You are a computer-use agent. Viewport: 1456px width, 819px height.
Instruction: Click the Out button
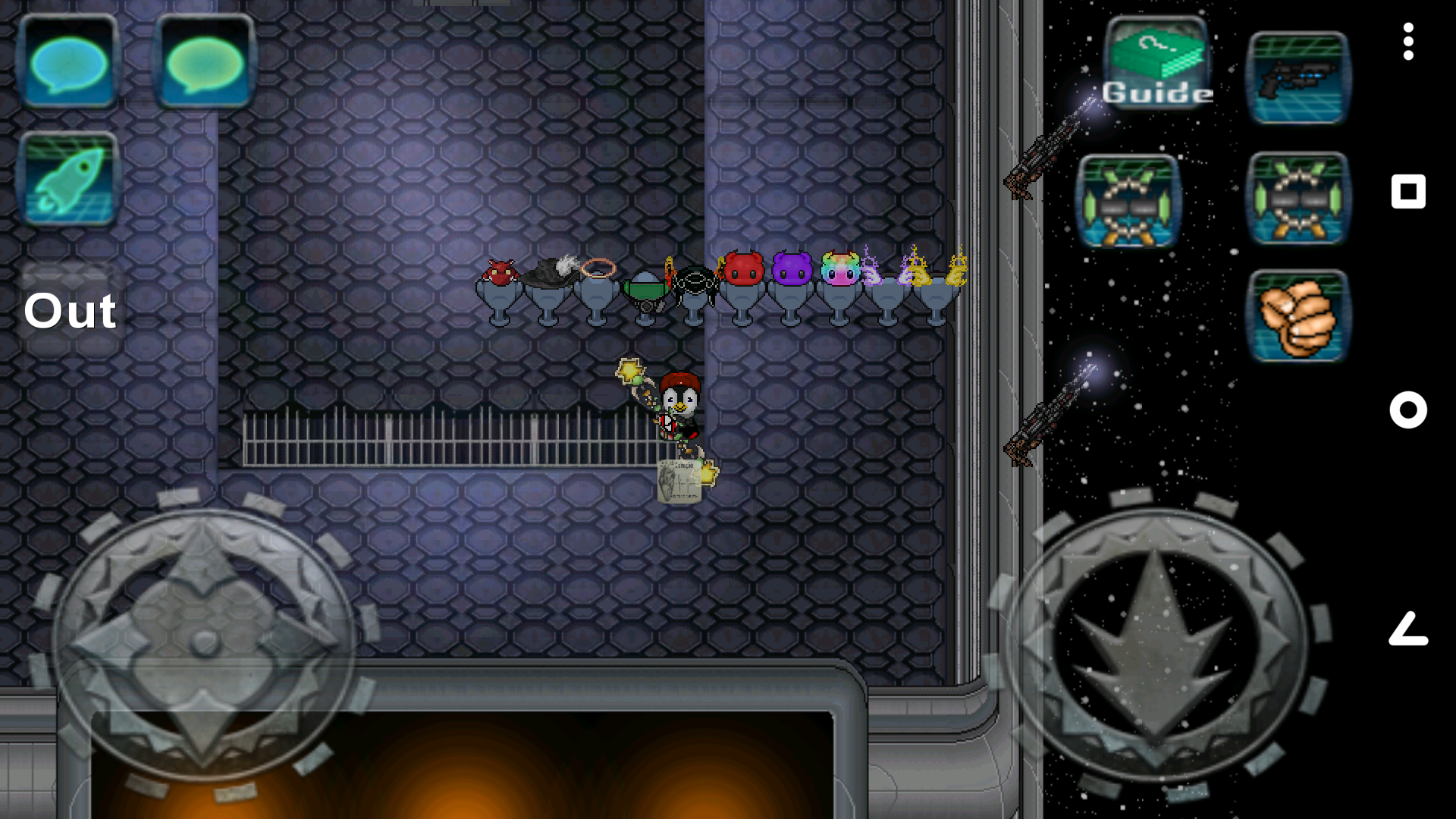71,311
